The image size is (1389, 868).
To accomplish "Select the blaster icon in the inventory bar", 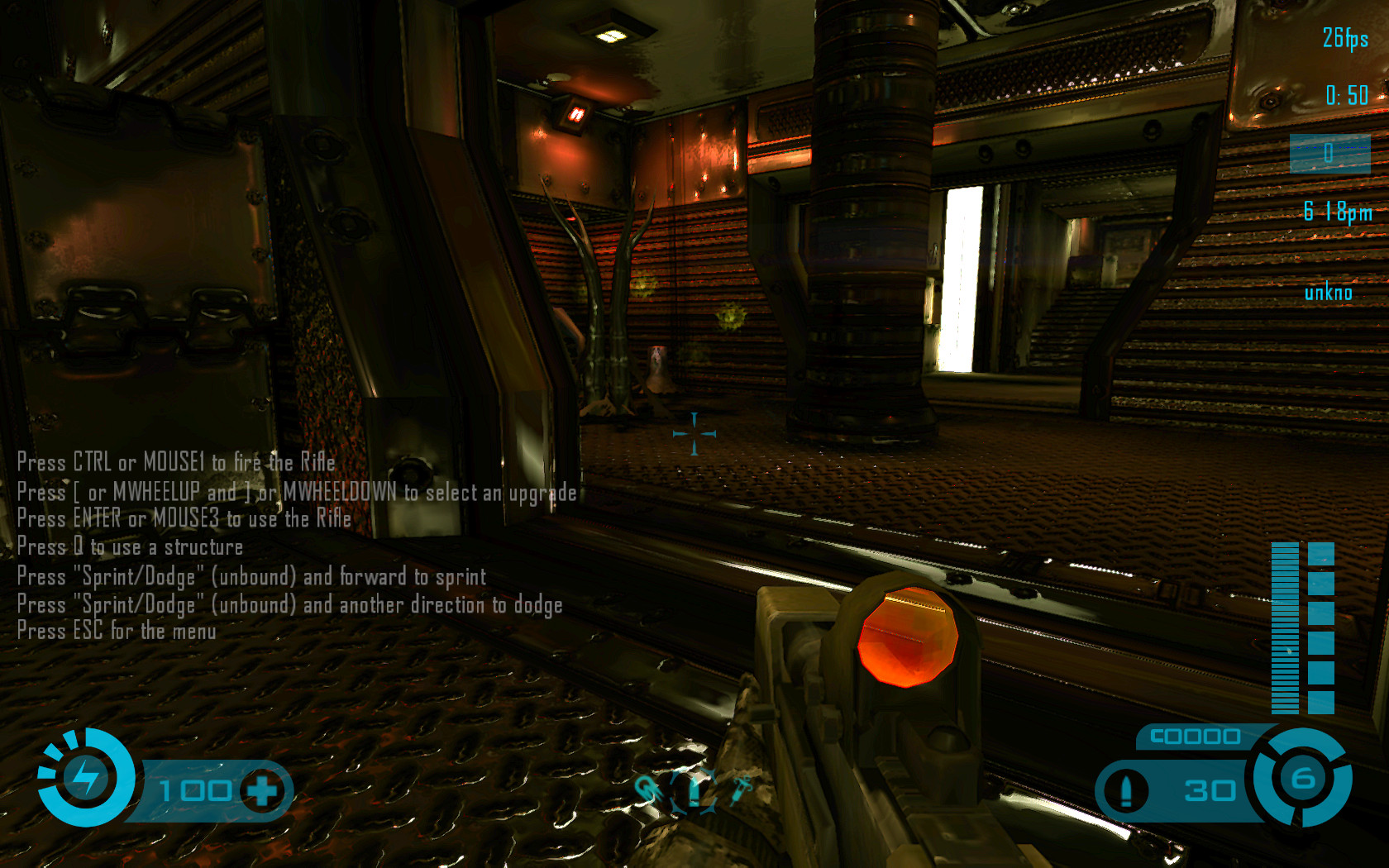I will pyautogui.click(x=649, y=790).
